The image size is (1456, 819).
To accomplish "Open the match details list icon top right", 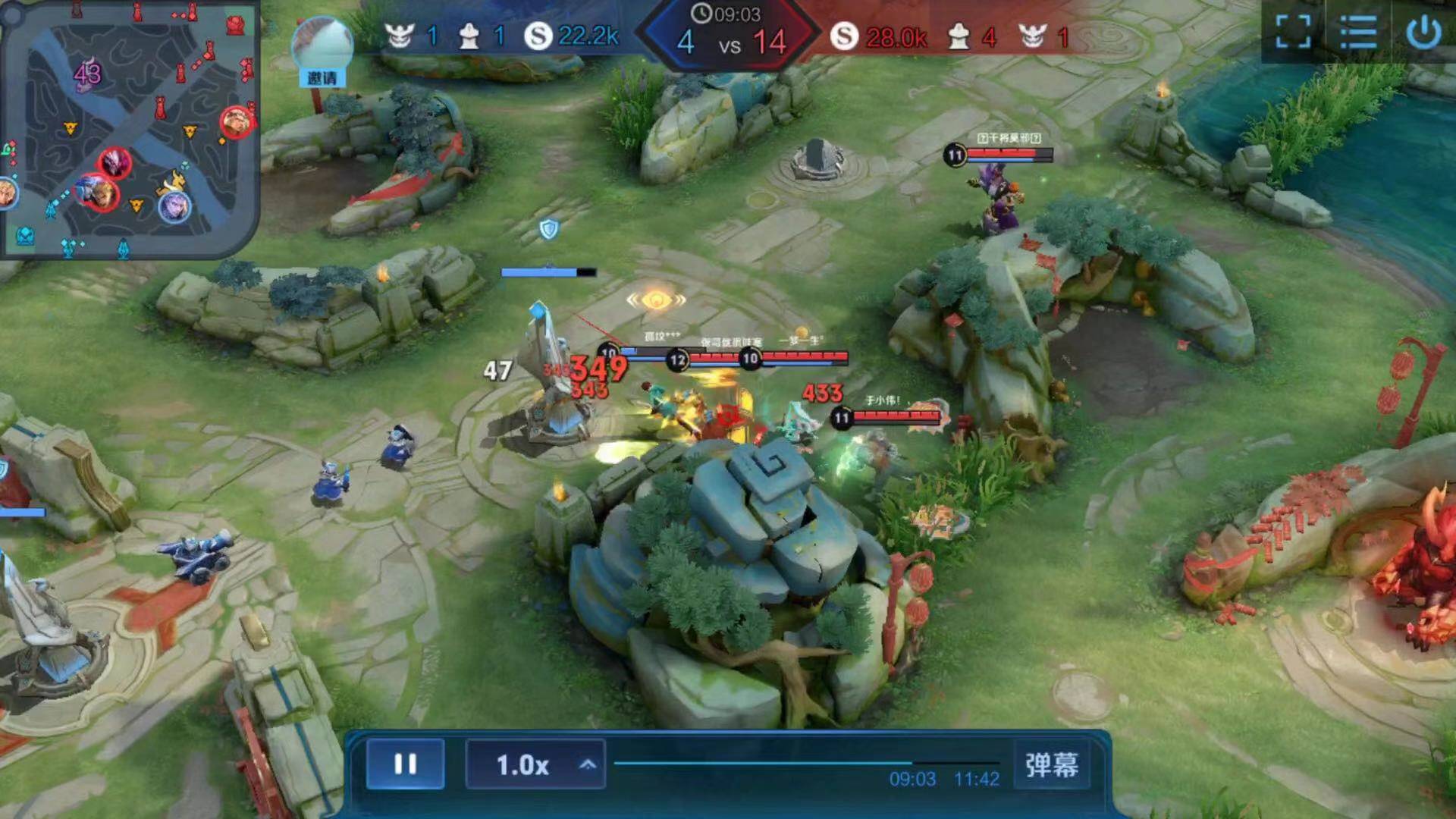I will click(1358, 33).
